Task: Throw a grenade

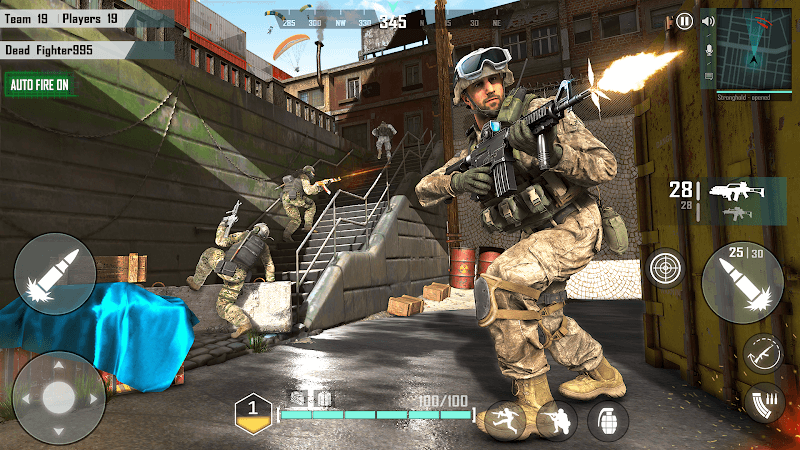Action: click(x=607, y=421)
